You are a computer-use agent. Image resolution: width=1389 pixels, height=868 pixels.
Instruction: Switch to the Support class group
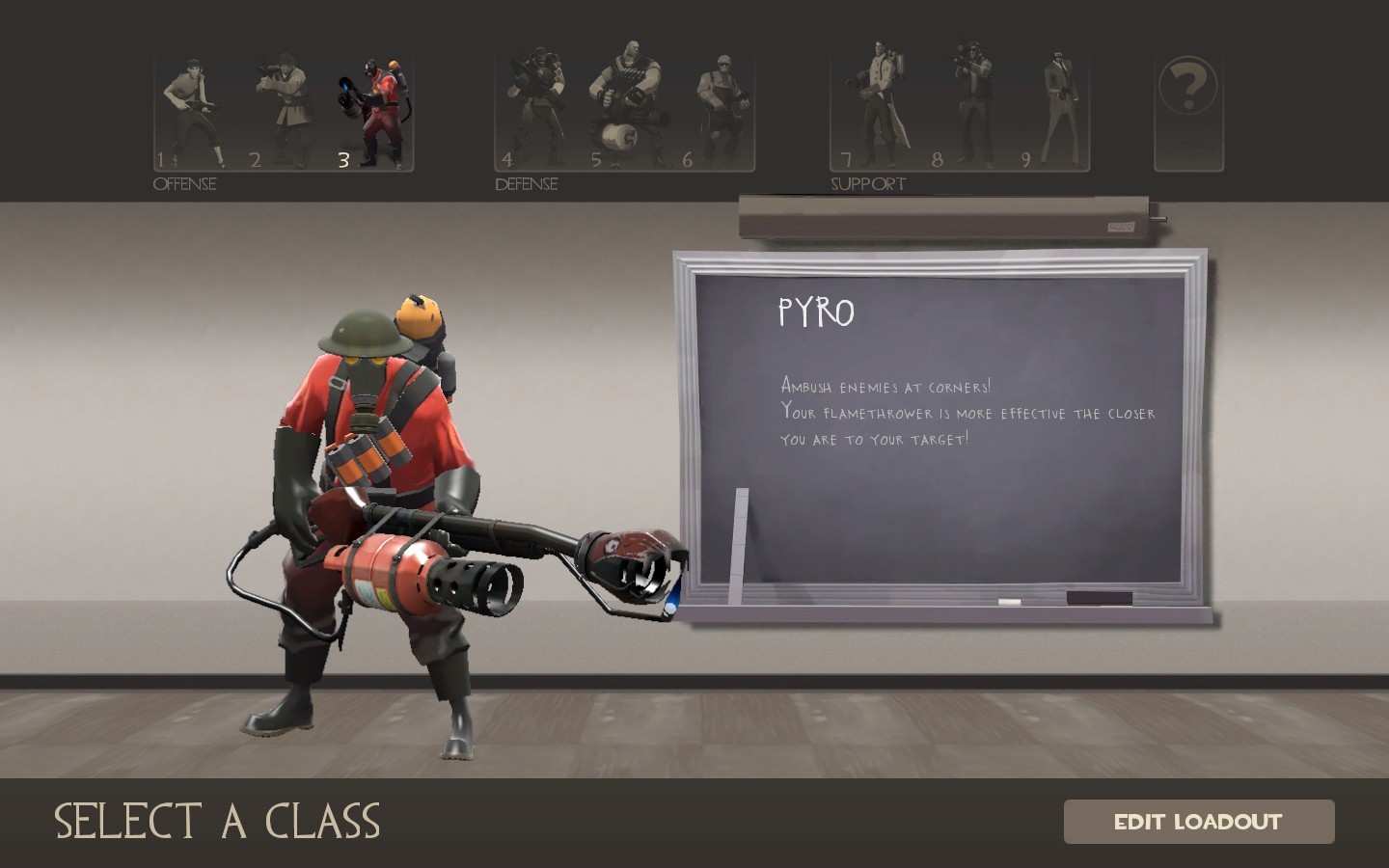coord(867,181)
